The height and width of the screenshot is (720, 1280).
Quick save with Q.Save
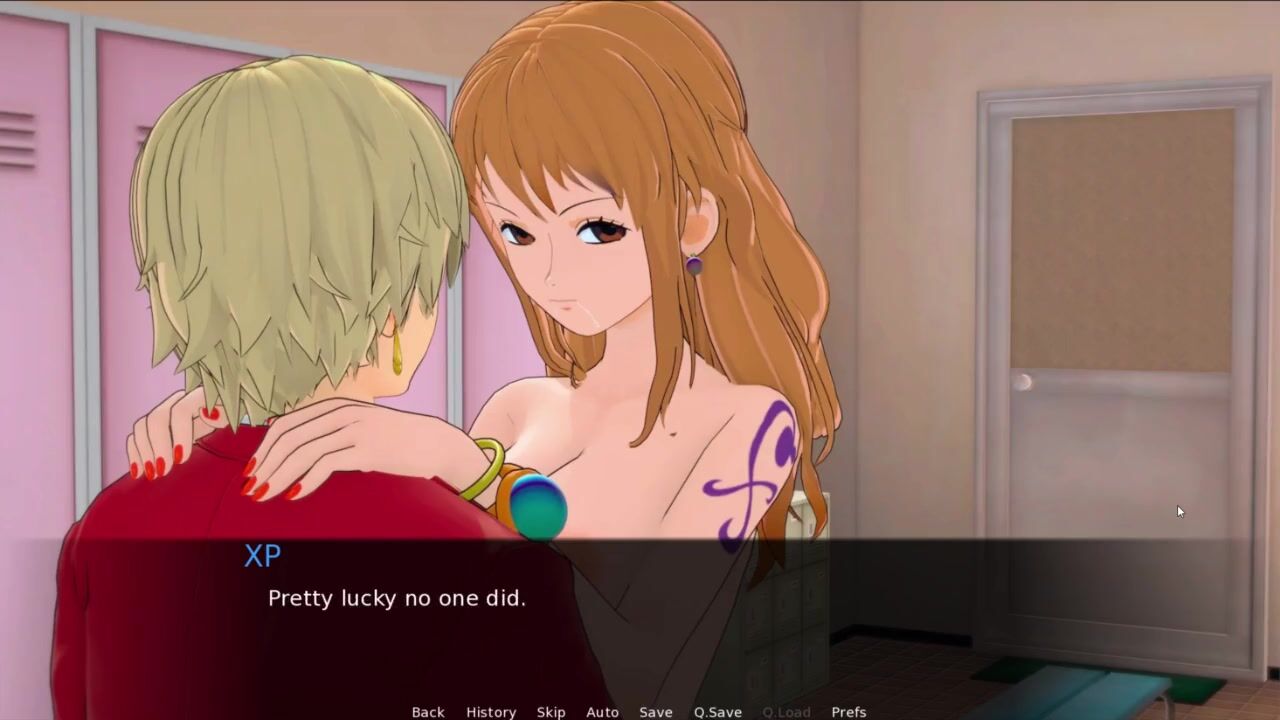718,712
